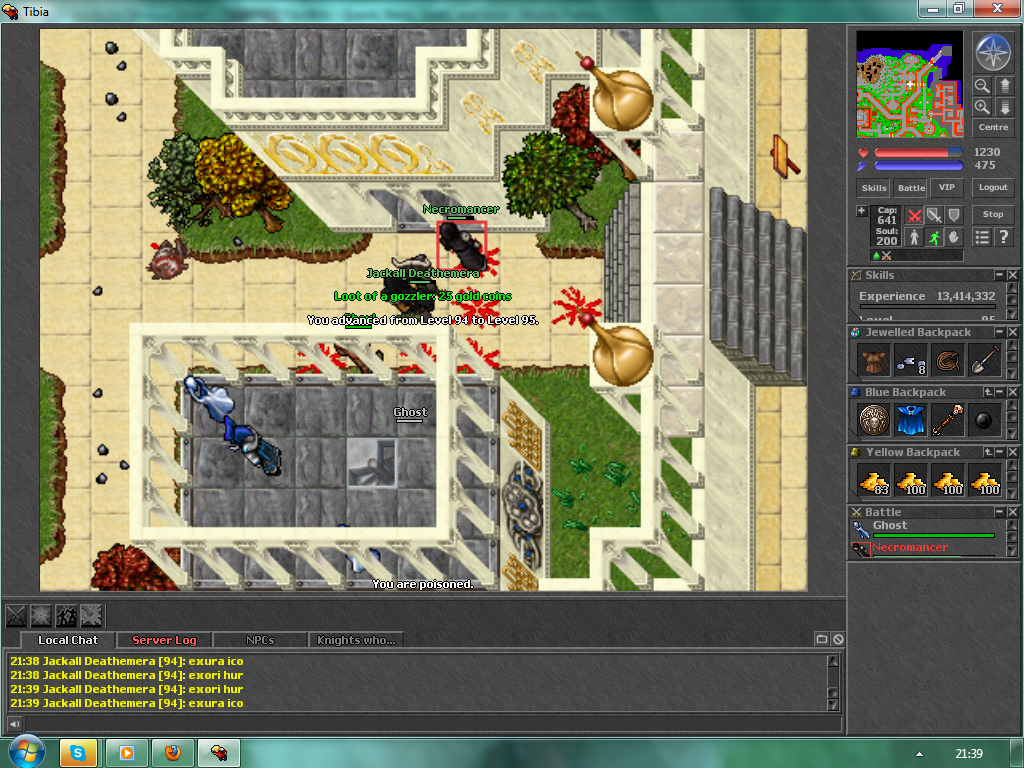Select the round shield in Blue Backpack
The height and width of the screenshot is (768, 1024).
(874, 419)
